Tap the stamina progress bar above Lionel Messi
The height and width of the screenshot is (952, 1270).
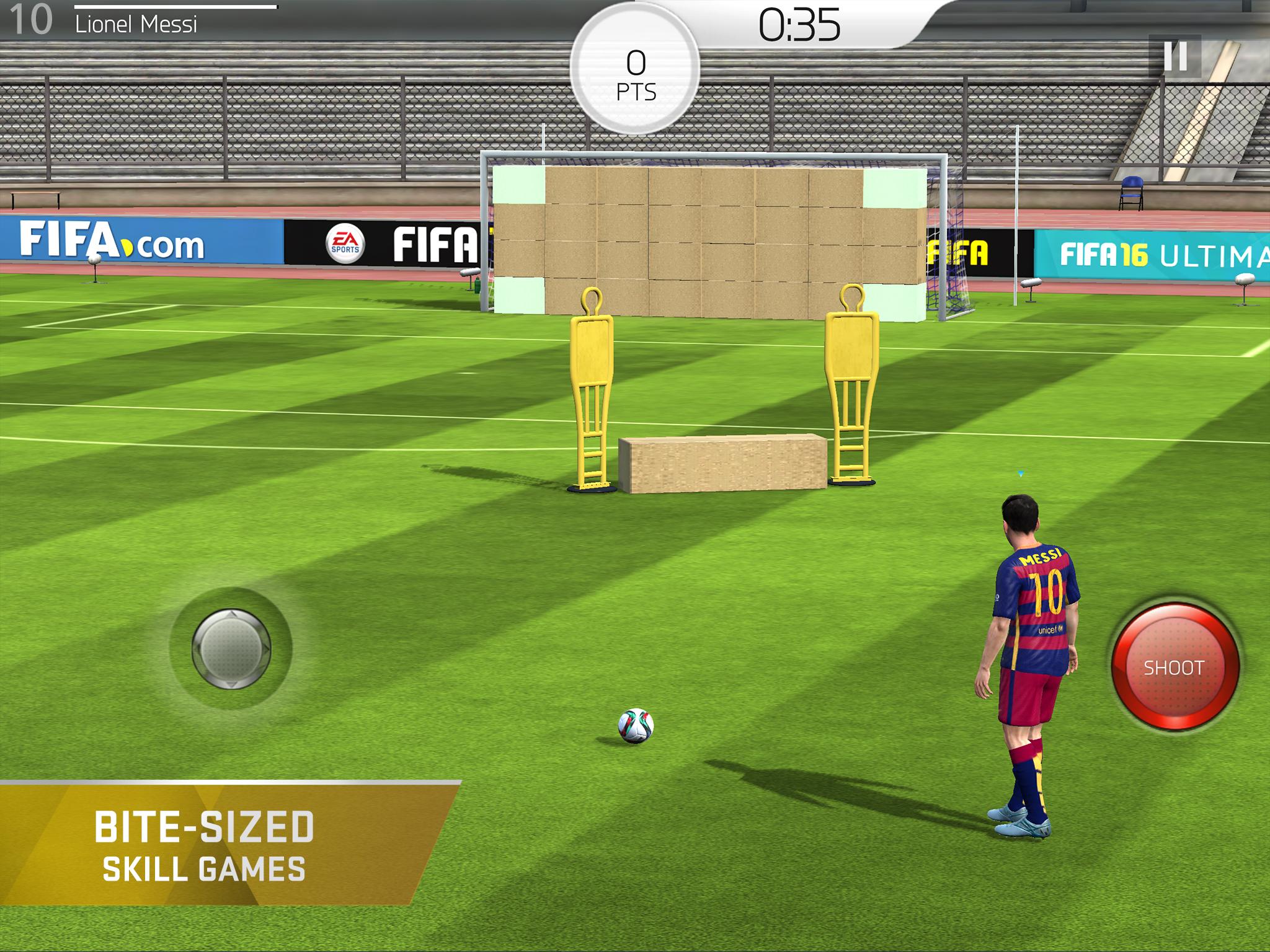coord(174,7)
